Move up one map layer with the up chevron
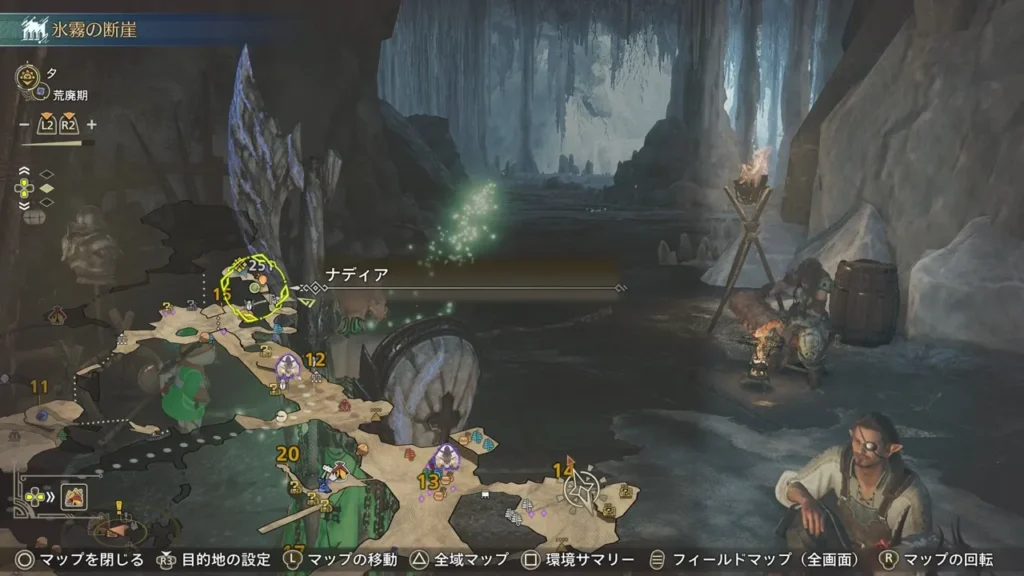 tap(24, 170)
